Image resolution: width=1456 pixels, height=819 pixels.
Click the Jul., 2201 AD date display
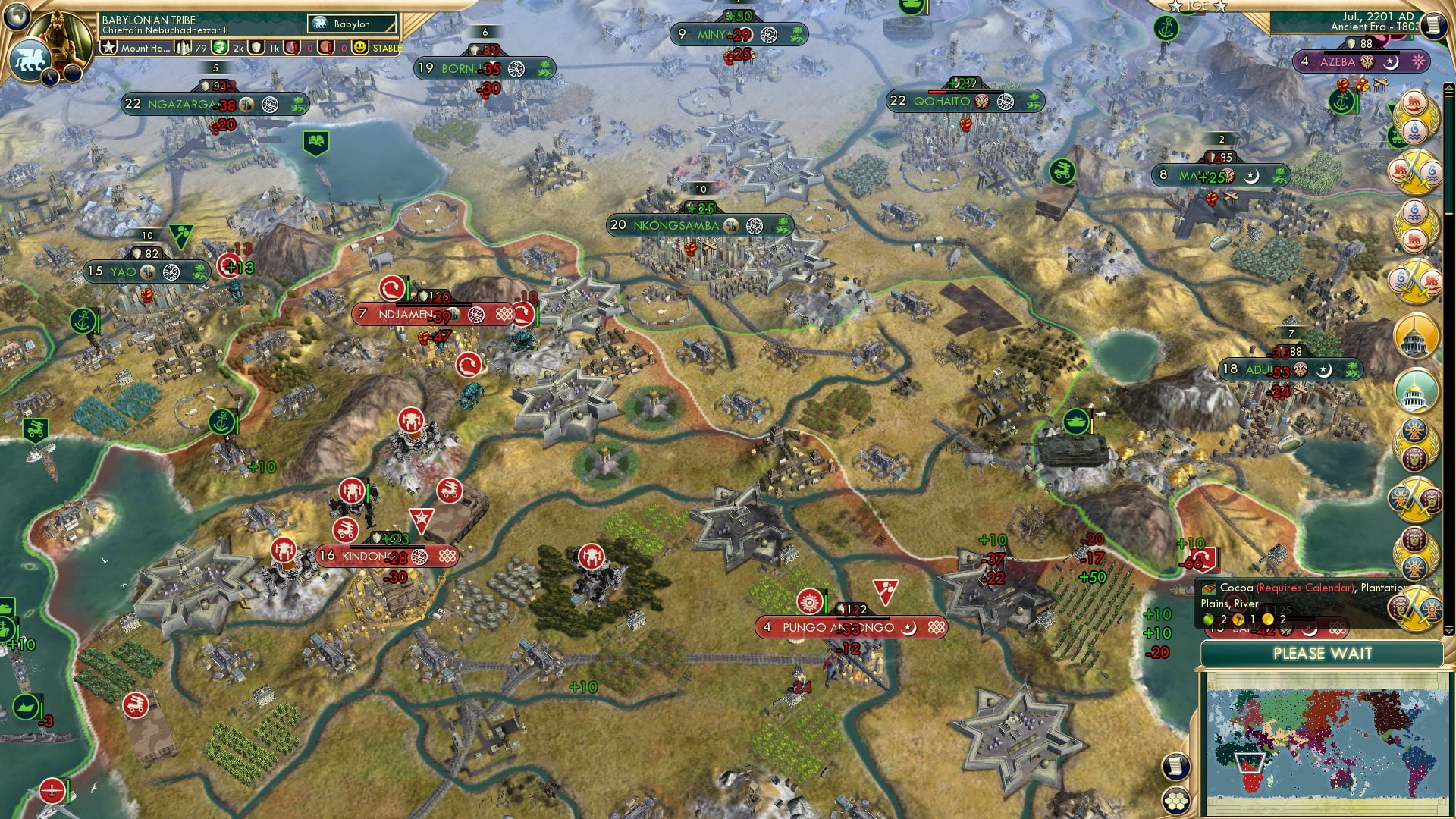tap(1370, 17)
